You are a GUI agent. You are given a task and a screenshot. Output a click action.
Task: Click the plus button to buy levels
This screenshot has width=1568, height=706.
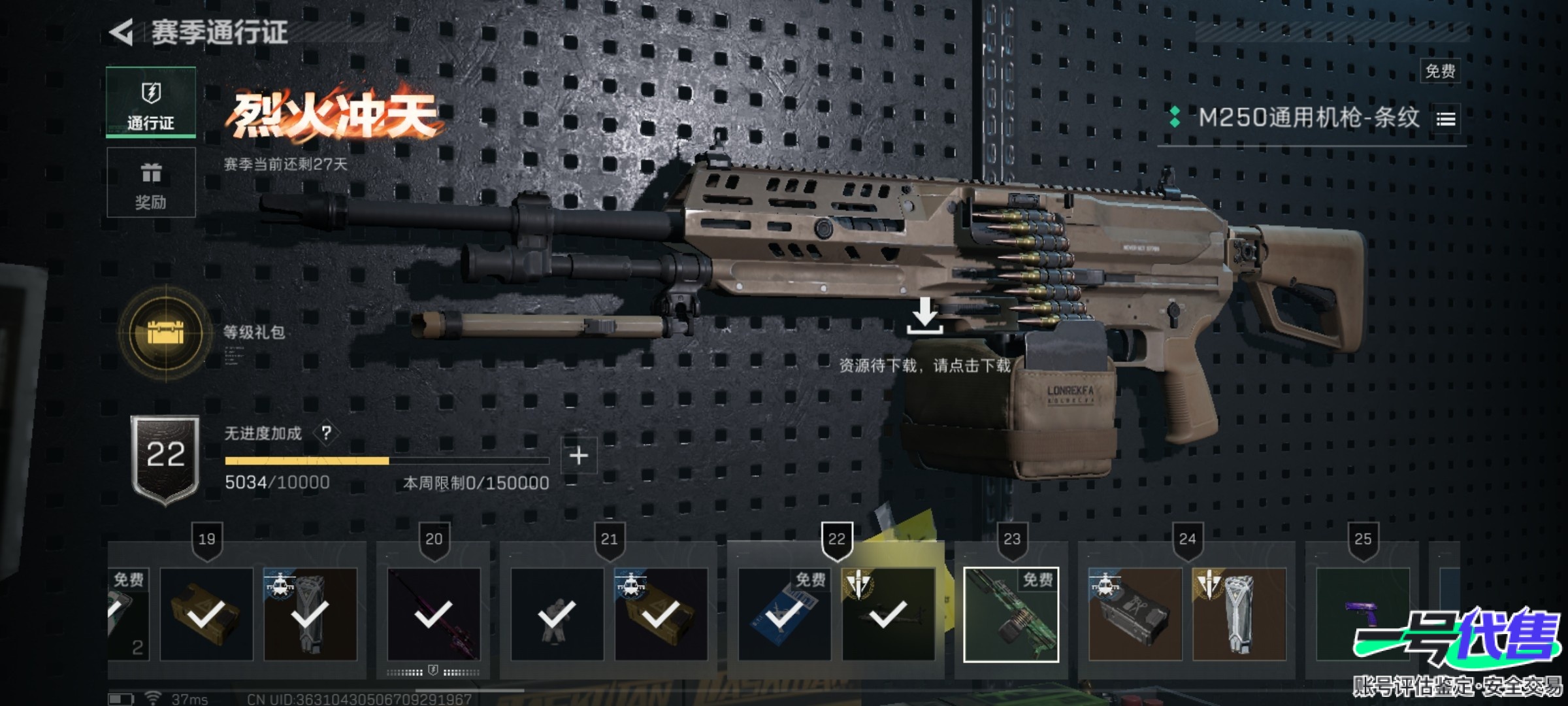(x=579, y=456)
